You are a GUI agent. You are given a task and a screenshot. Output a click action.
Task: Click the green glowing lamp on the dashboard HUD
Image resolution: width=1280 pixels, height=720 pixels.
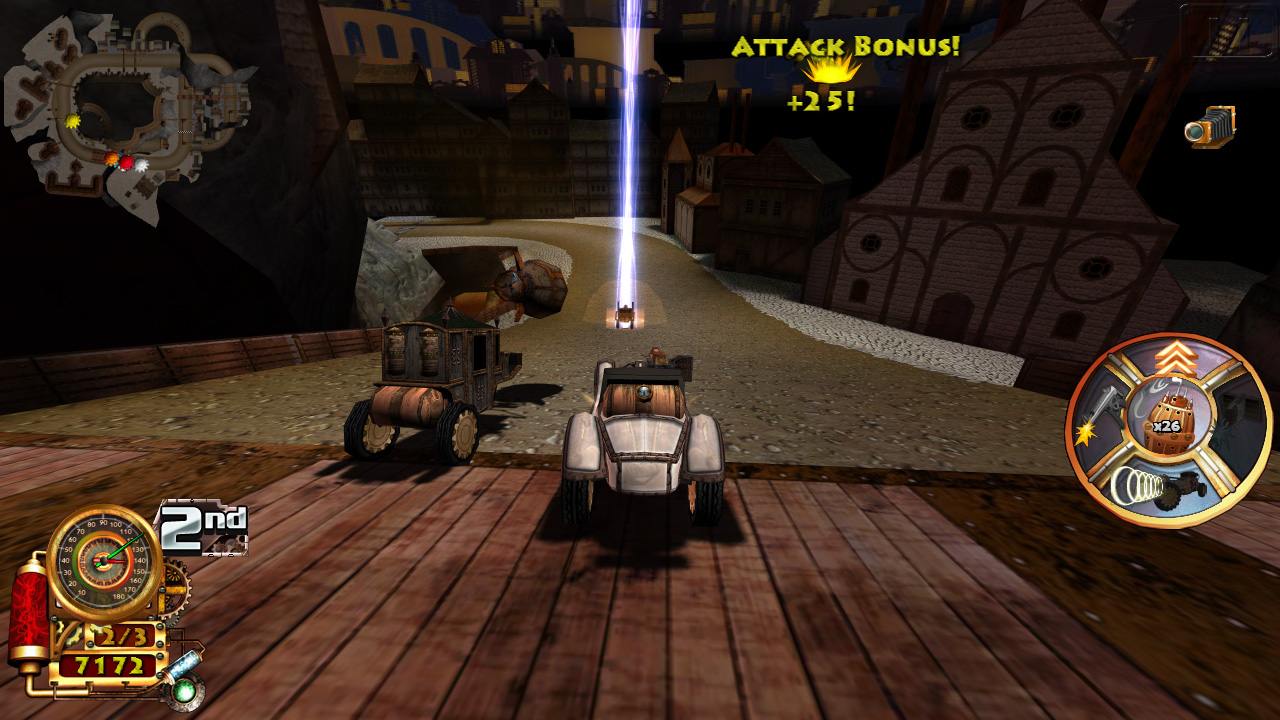click(184, 691)
